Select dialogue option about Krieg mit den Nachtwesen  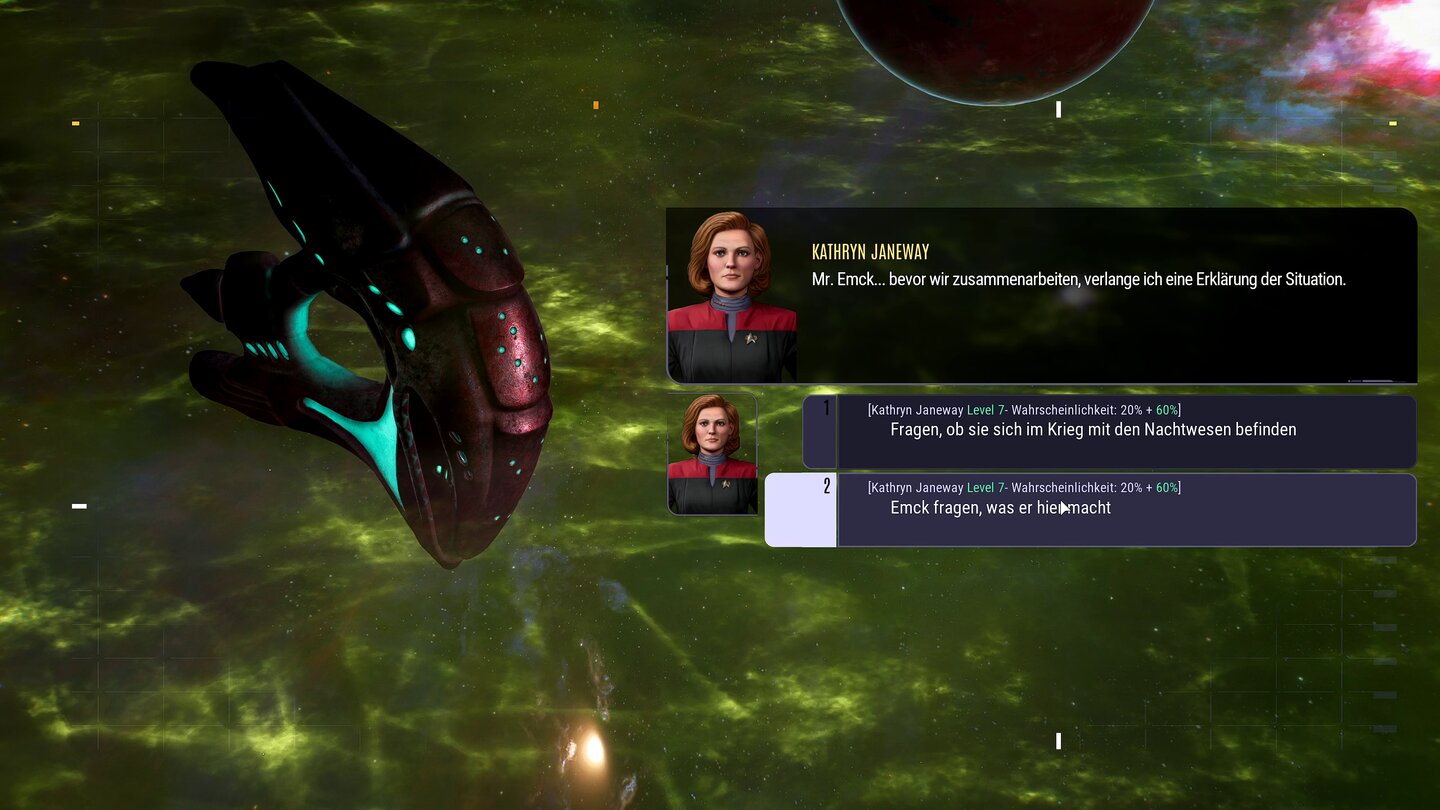[x=1093, y=429]
